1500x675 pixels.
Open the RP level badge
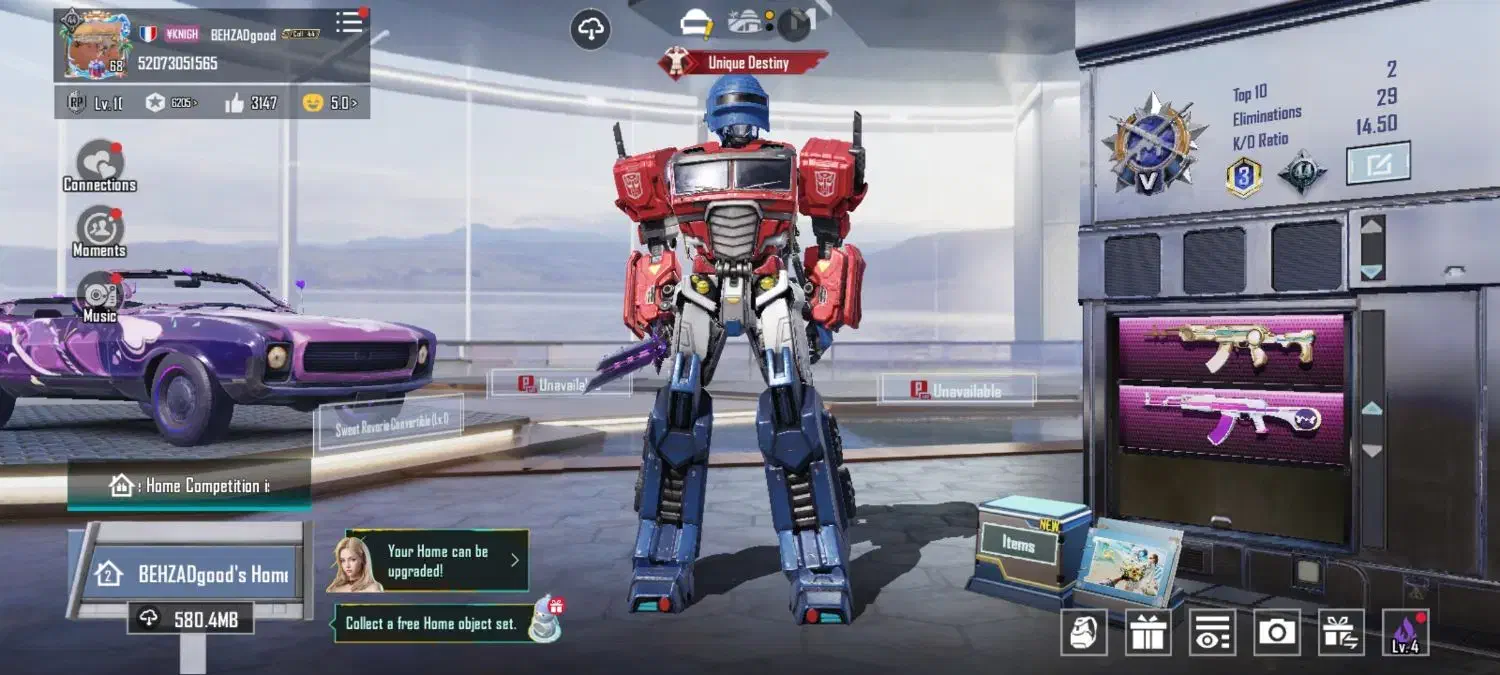[x=95, y=102]
